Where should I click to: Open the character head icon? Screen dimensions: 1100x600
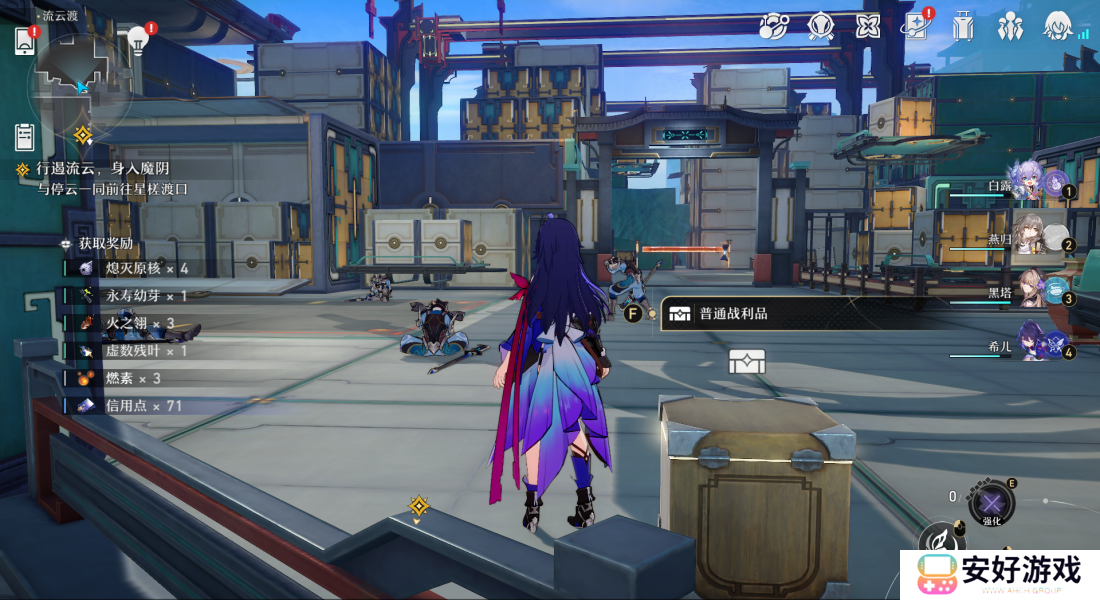1059,26
